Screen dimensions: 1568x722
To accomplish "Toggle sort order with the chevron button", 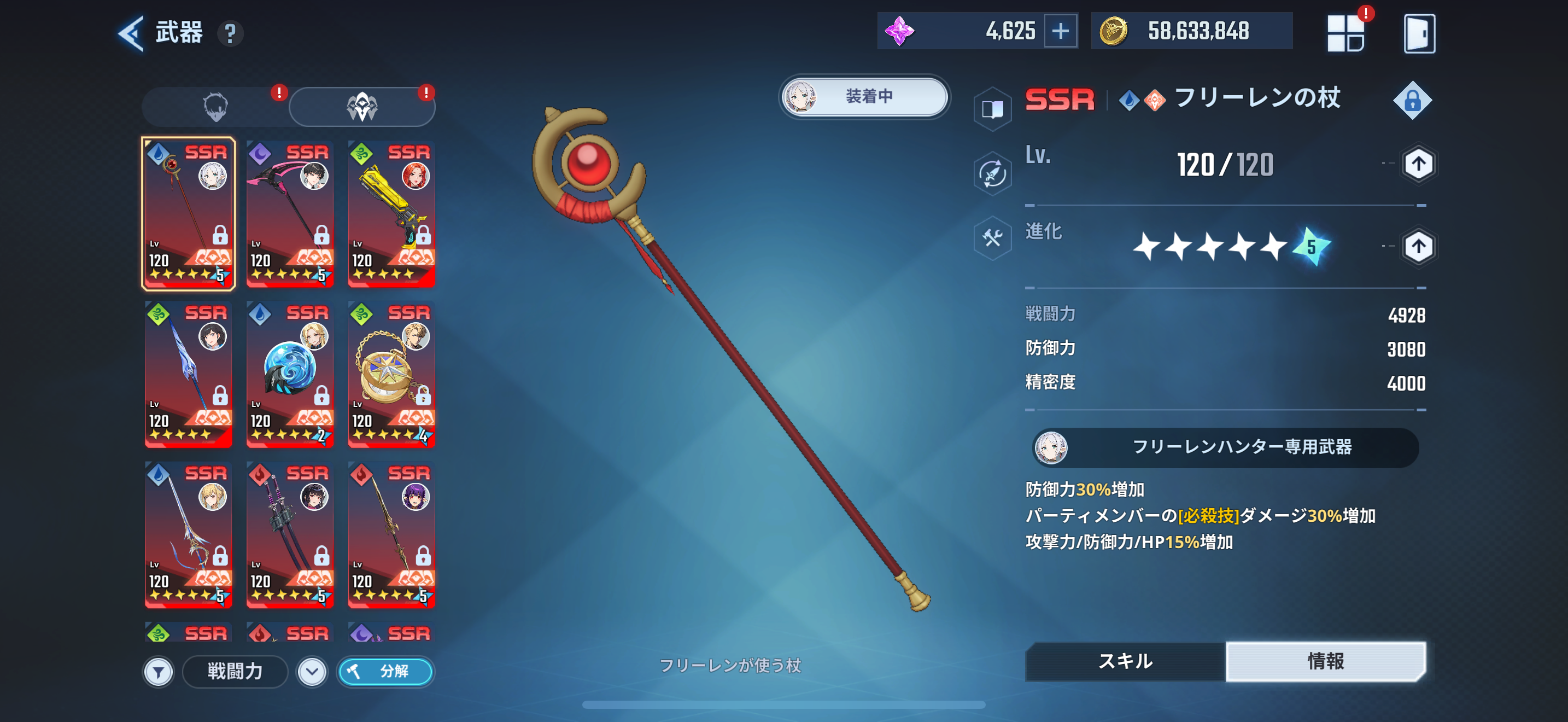I will pos(312,672).
